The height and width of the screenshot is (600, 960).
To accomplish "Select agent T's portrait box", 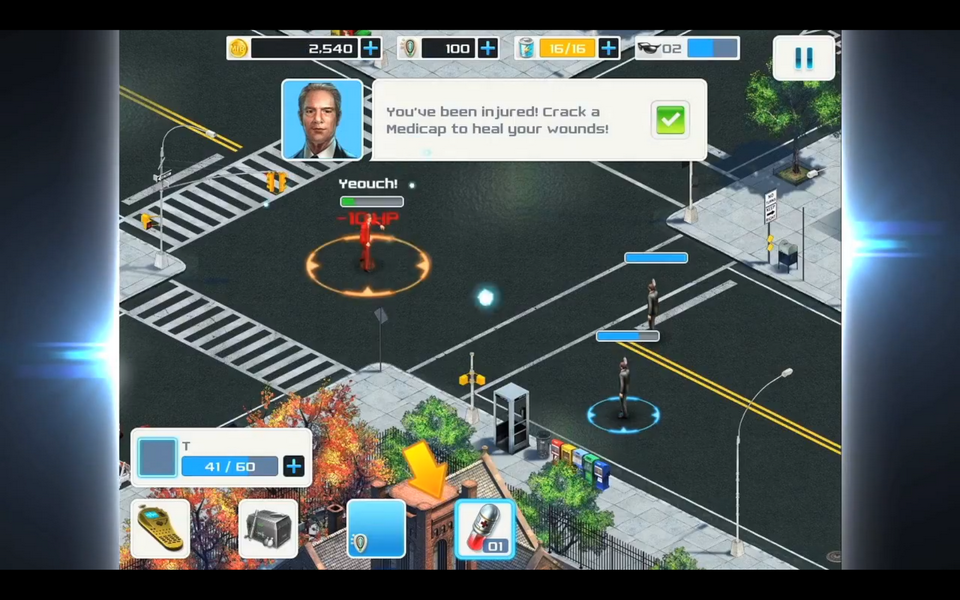I will point(158,458).
